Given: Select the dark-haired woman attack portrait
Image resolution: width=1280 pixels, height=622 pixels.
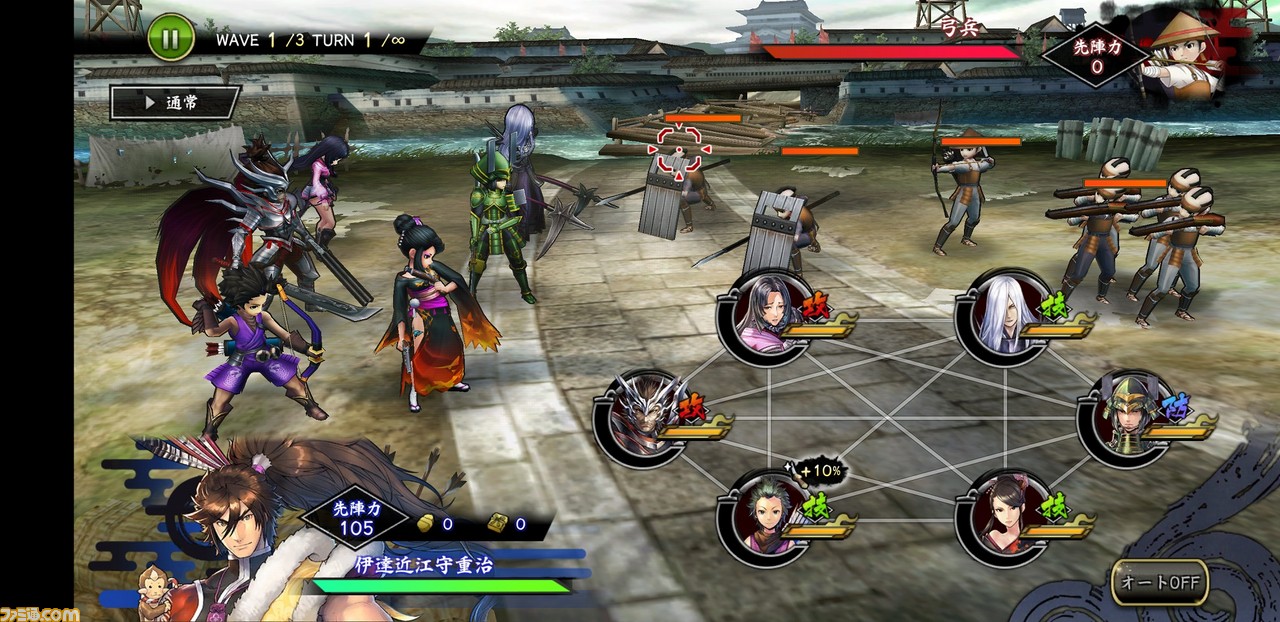Looking at the screenshot, I should coord(762,315).
